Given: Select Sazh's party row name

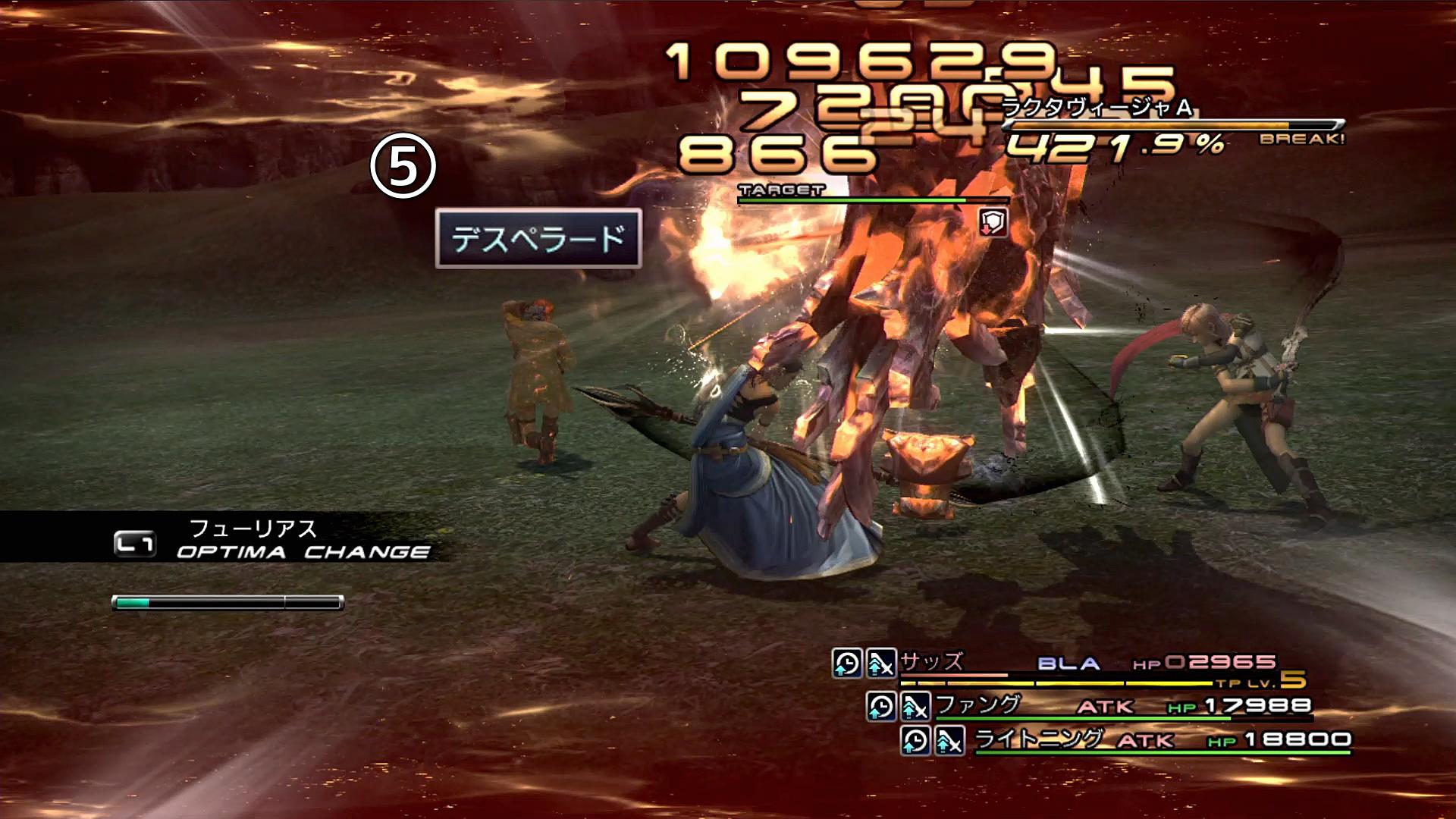Looking at the screenshot, I should [x=931, y=662].
